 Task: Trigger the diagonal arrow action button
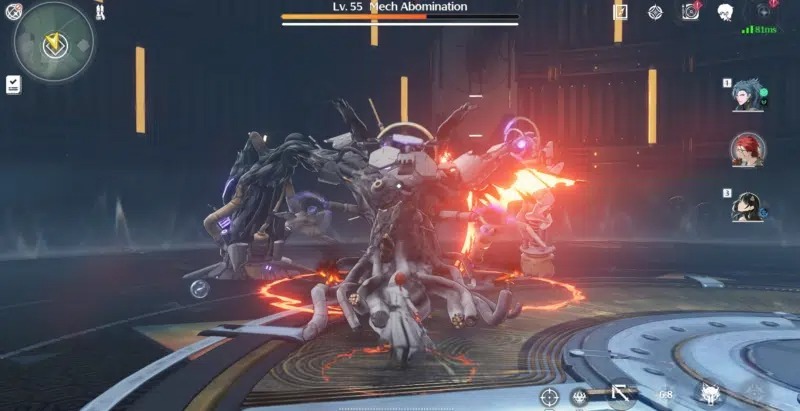(621, 393)
